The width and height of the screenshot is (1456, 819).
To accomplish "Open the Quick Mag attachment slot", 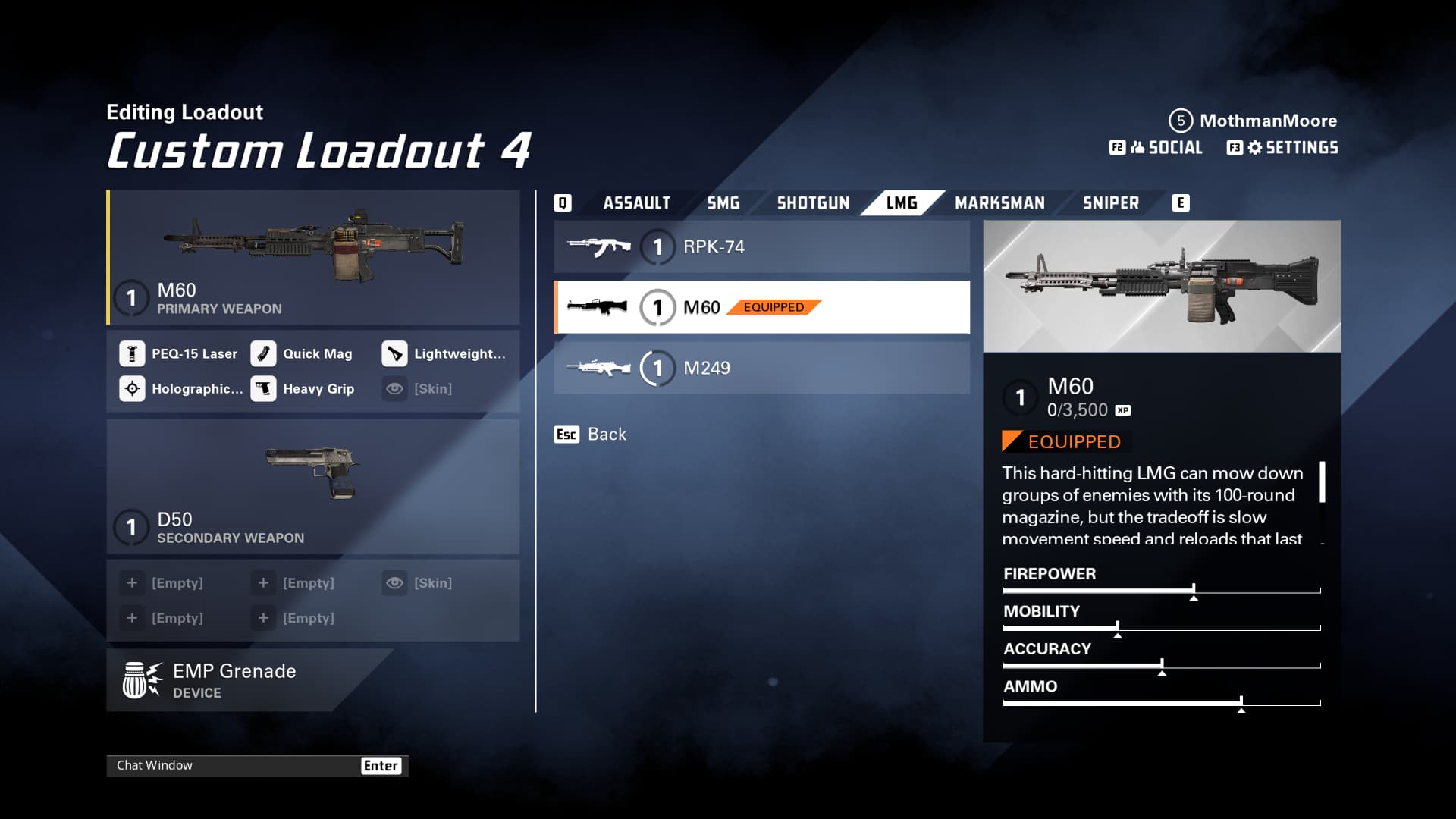I will [x=303, y=354].
